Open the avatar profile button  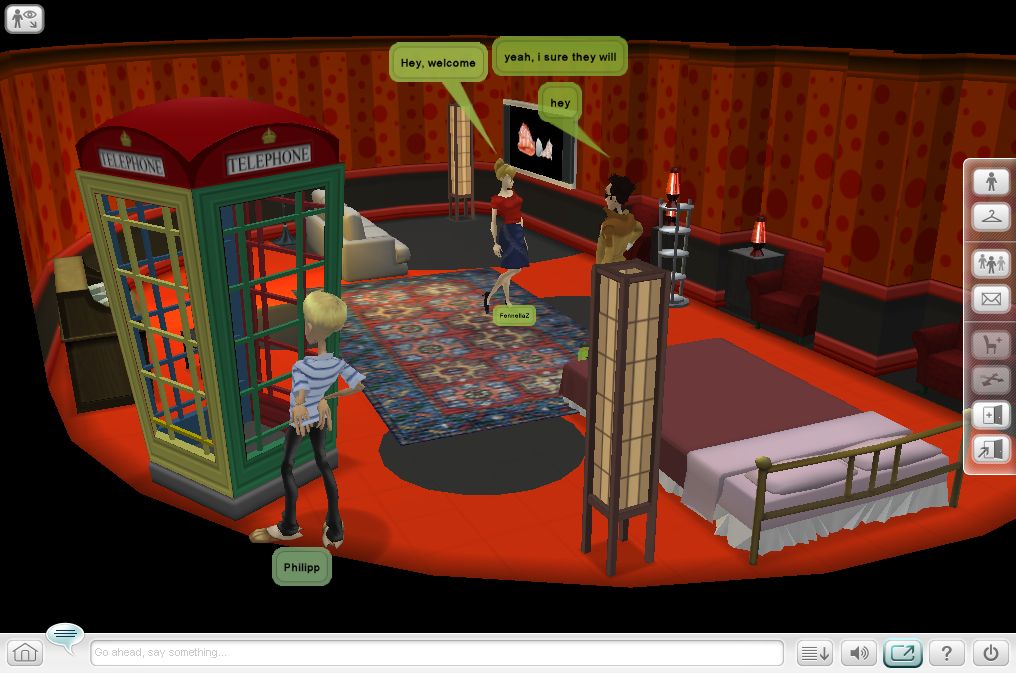[x=991, y=181]
